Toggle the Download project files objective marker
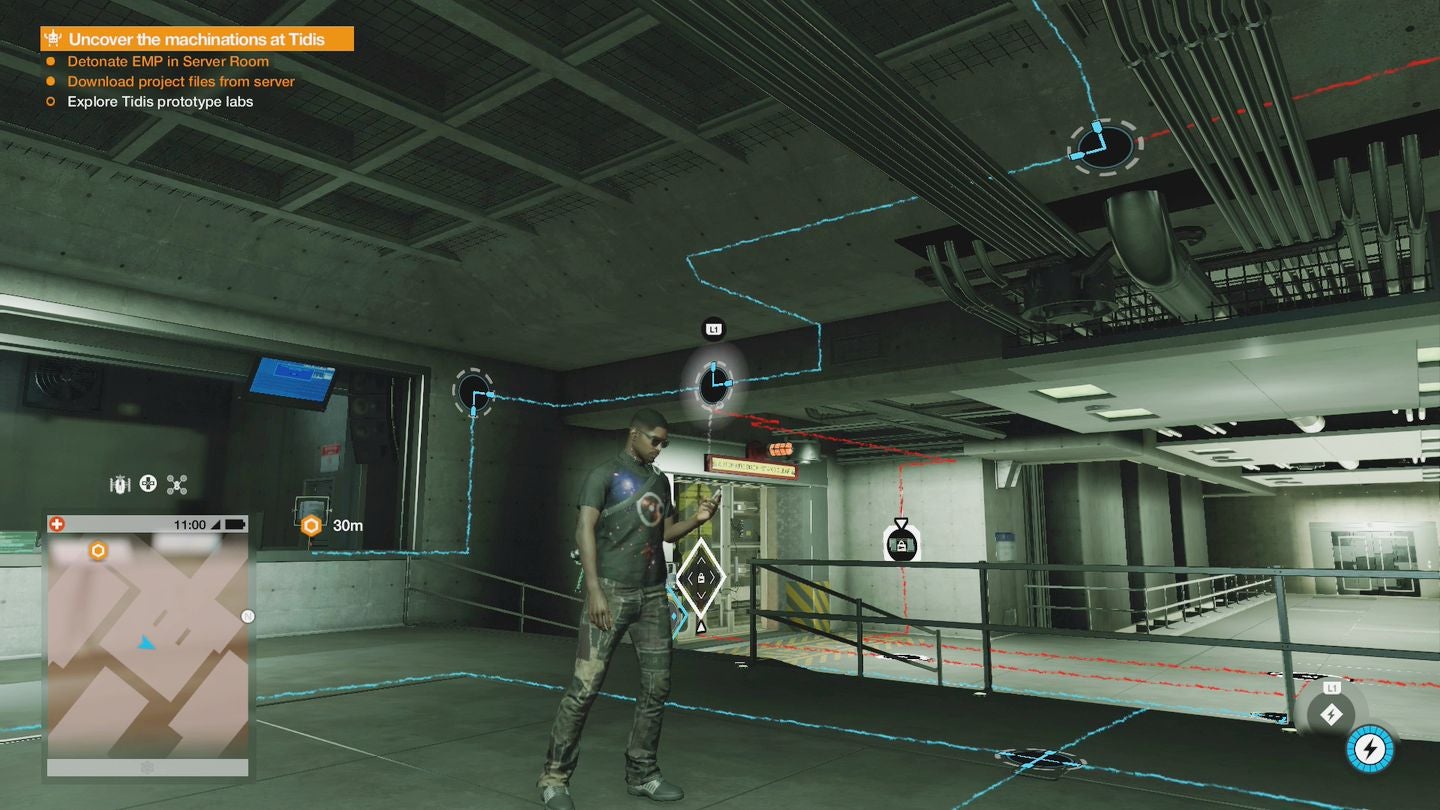The width and height of the screenshot is (1440, 810). point(50,81)
